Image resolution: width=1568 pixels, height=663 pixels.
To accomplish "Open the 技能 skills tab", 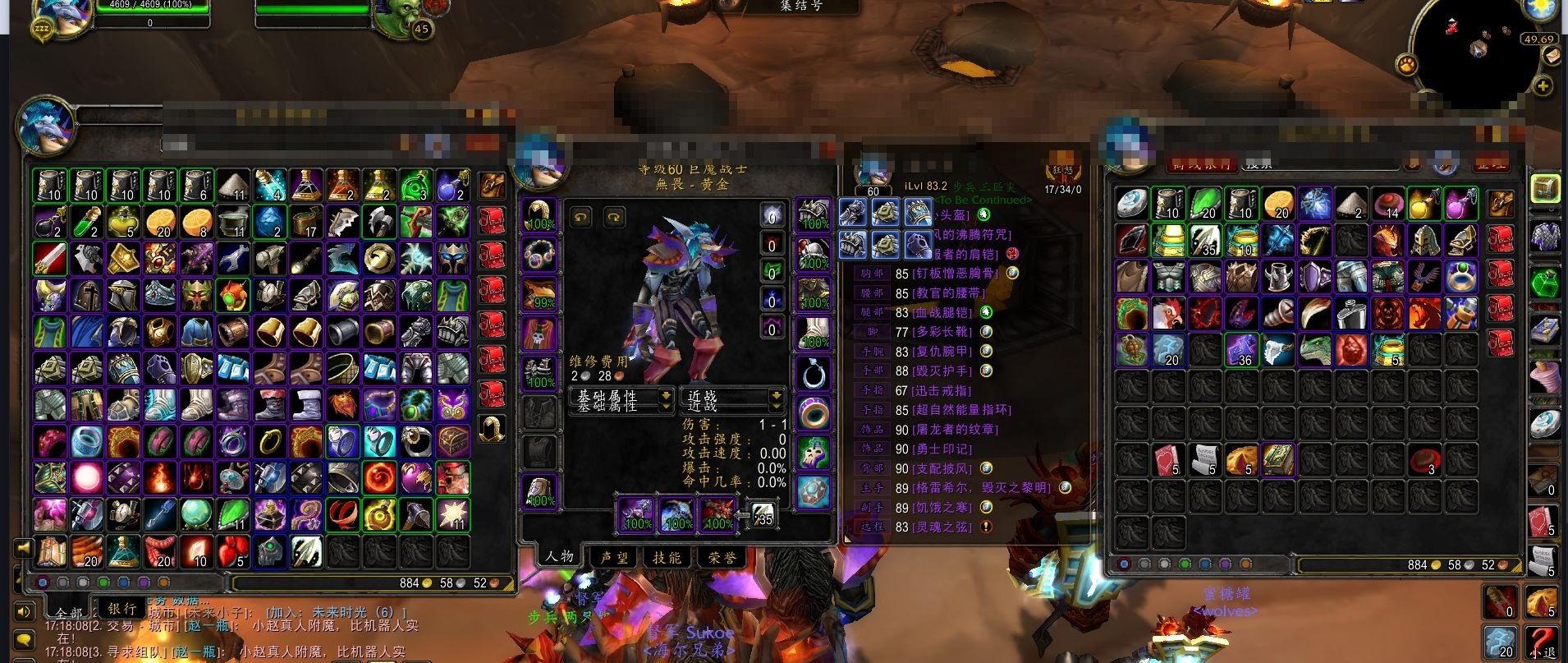I will 667,557.
